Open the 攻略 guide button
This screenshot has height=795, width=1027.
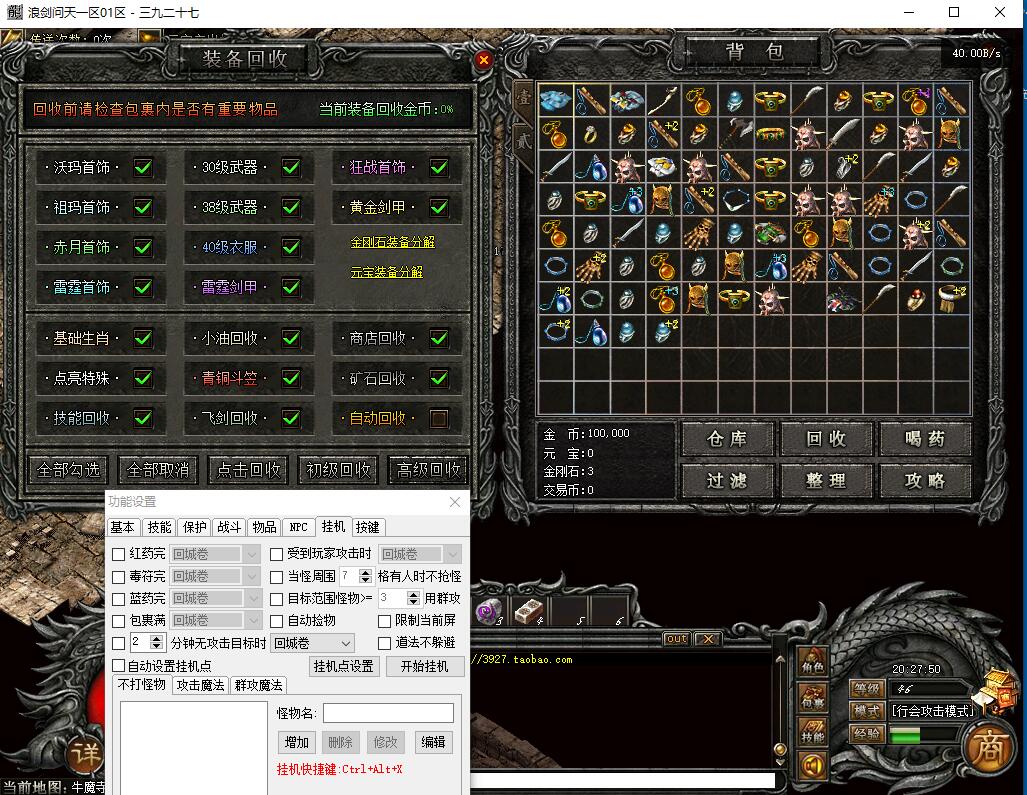pyautogui.click(x=925, y=481)
